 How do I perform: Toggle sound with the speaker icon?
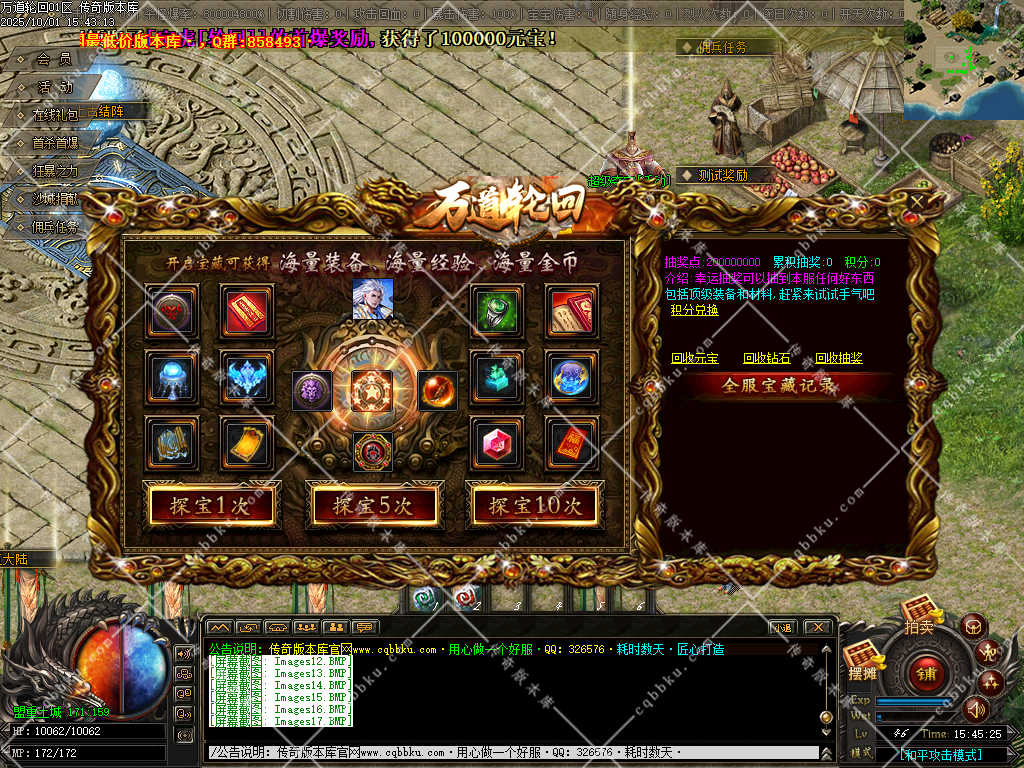pos(975,709)
